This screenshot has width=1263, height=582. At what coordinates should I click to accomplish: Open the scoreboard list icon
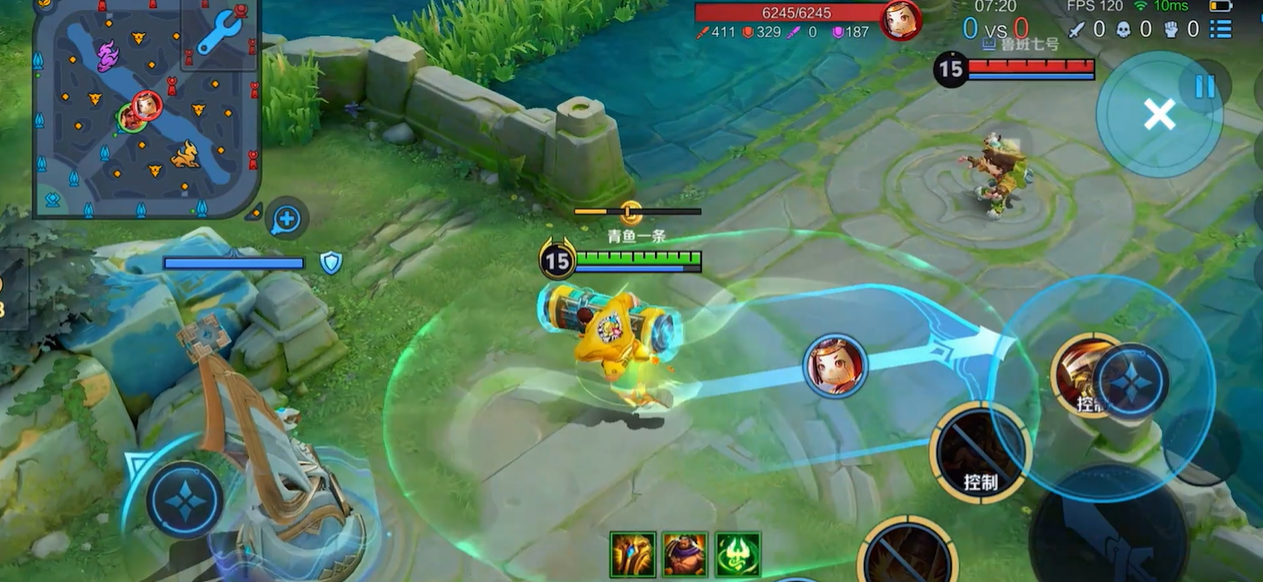click(x=1221, y=29)
